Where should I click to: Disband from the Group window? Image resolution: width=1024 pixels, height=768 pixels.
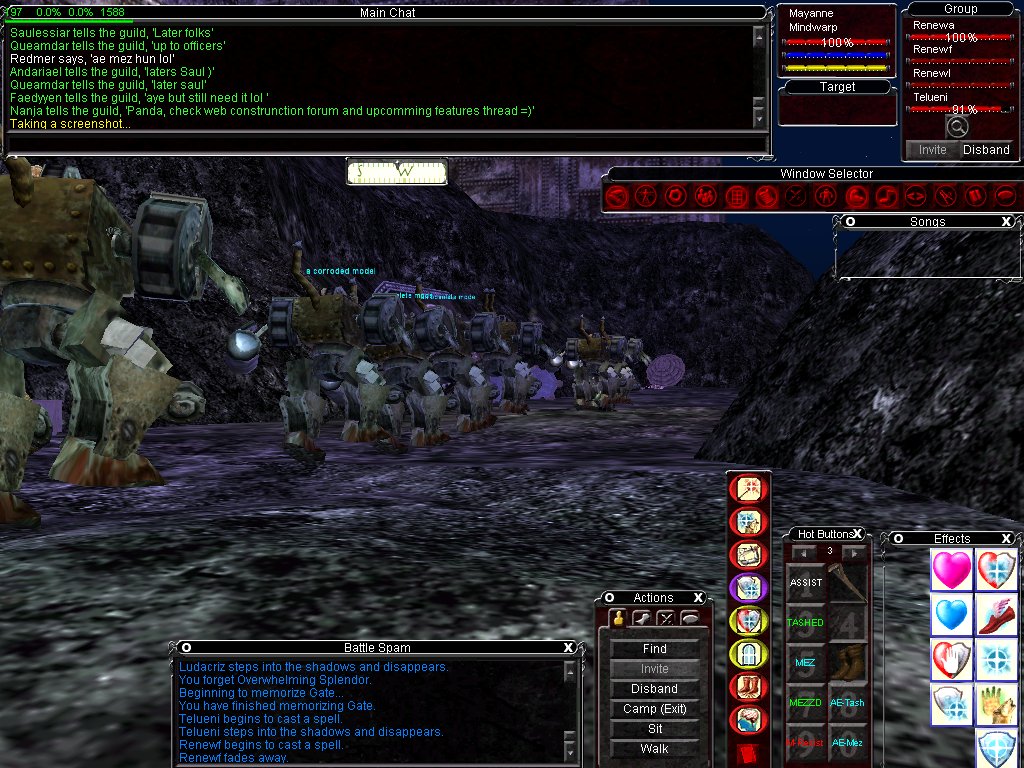(x=986, y=150)
